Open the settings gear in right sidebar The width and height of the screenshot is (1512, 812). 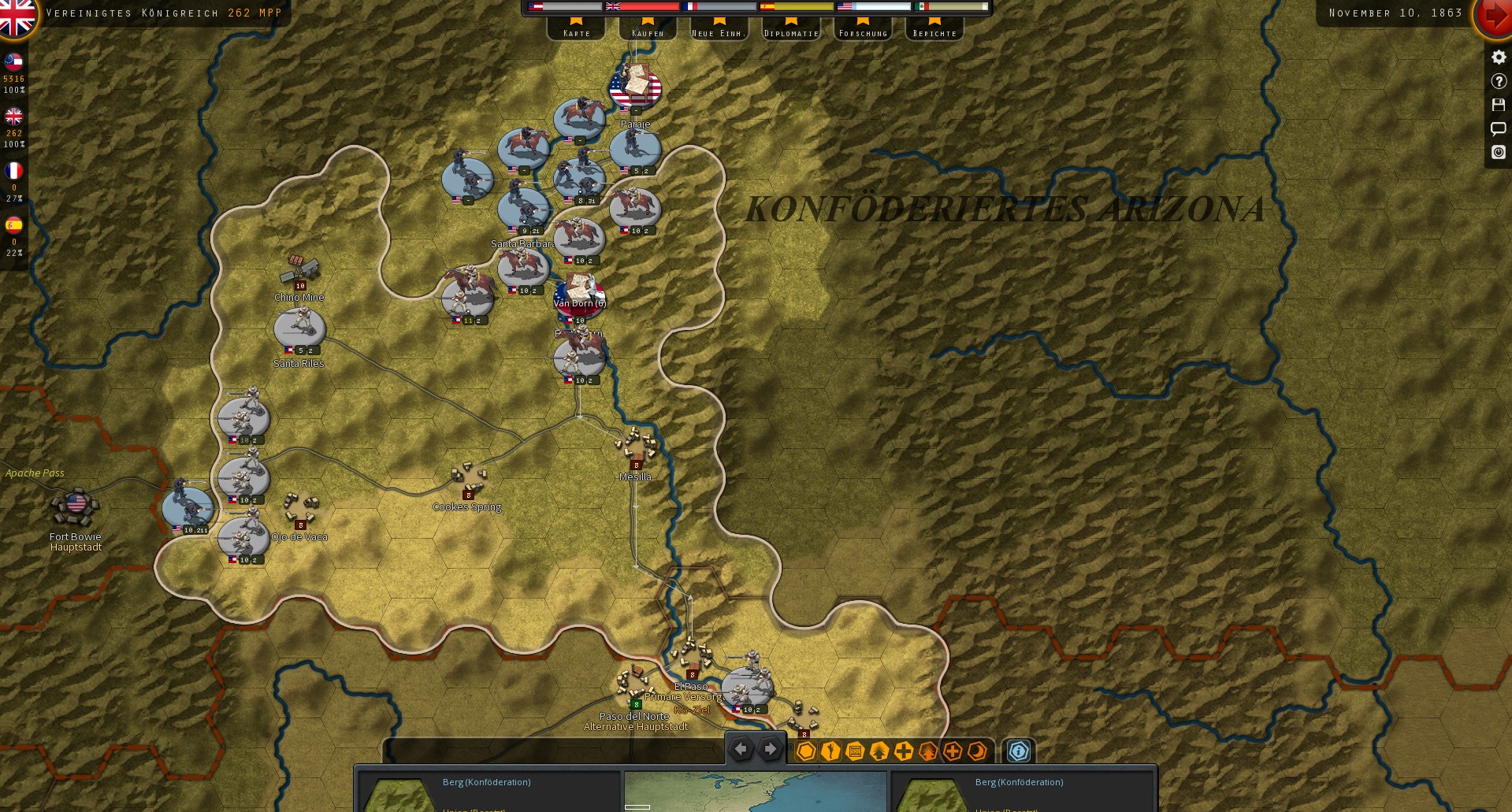pos(1498,57)
